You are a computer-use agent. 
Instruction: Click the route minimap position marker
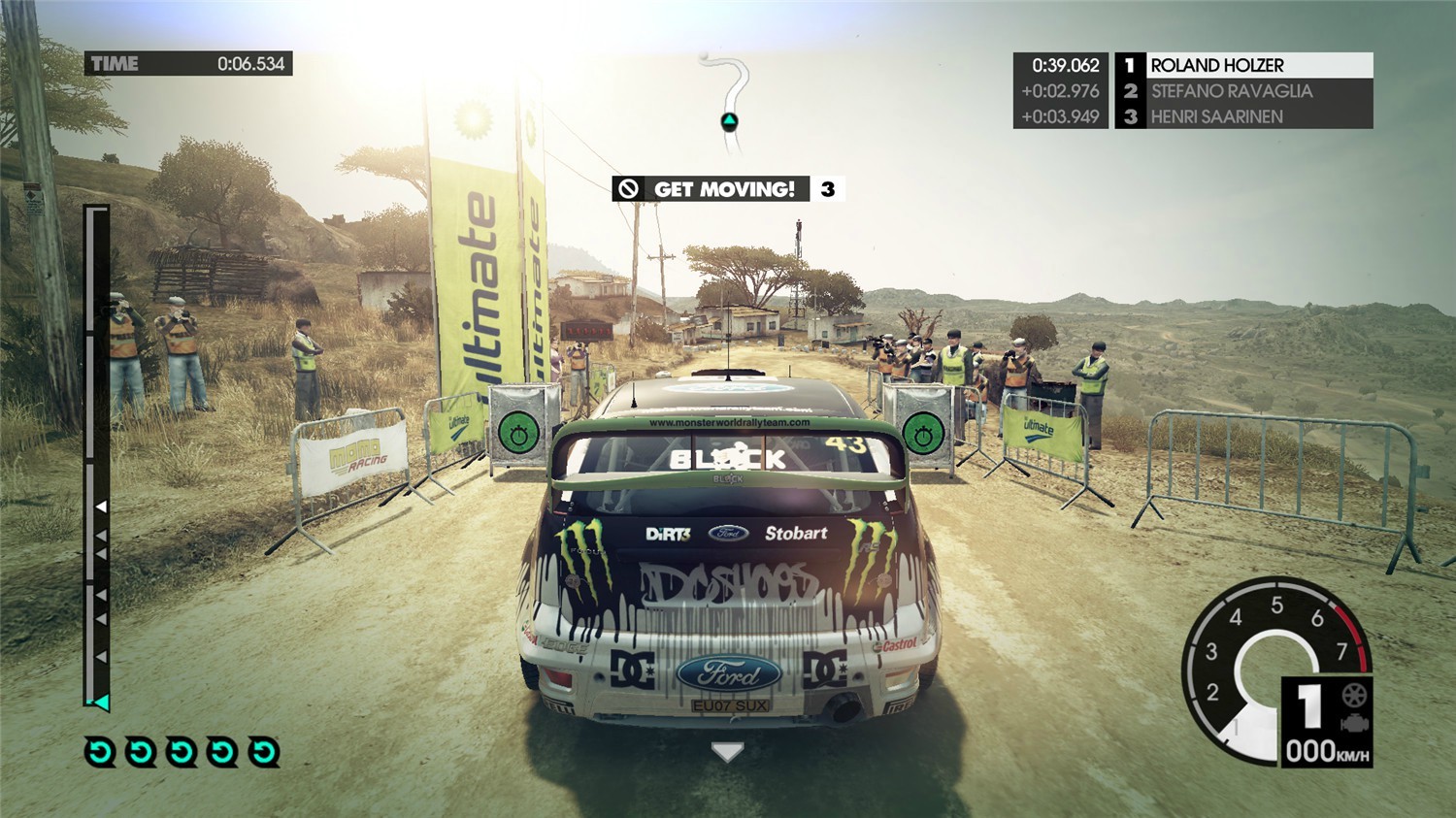tap(729, 121)
